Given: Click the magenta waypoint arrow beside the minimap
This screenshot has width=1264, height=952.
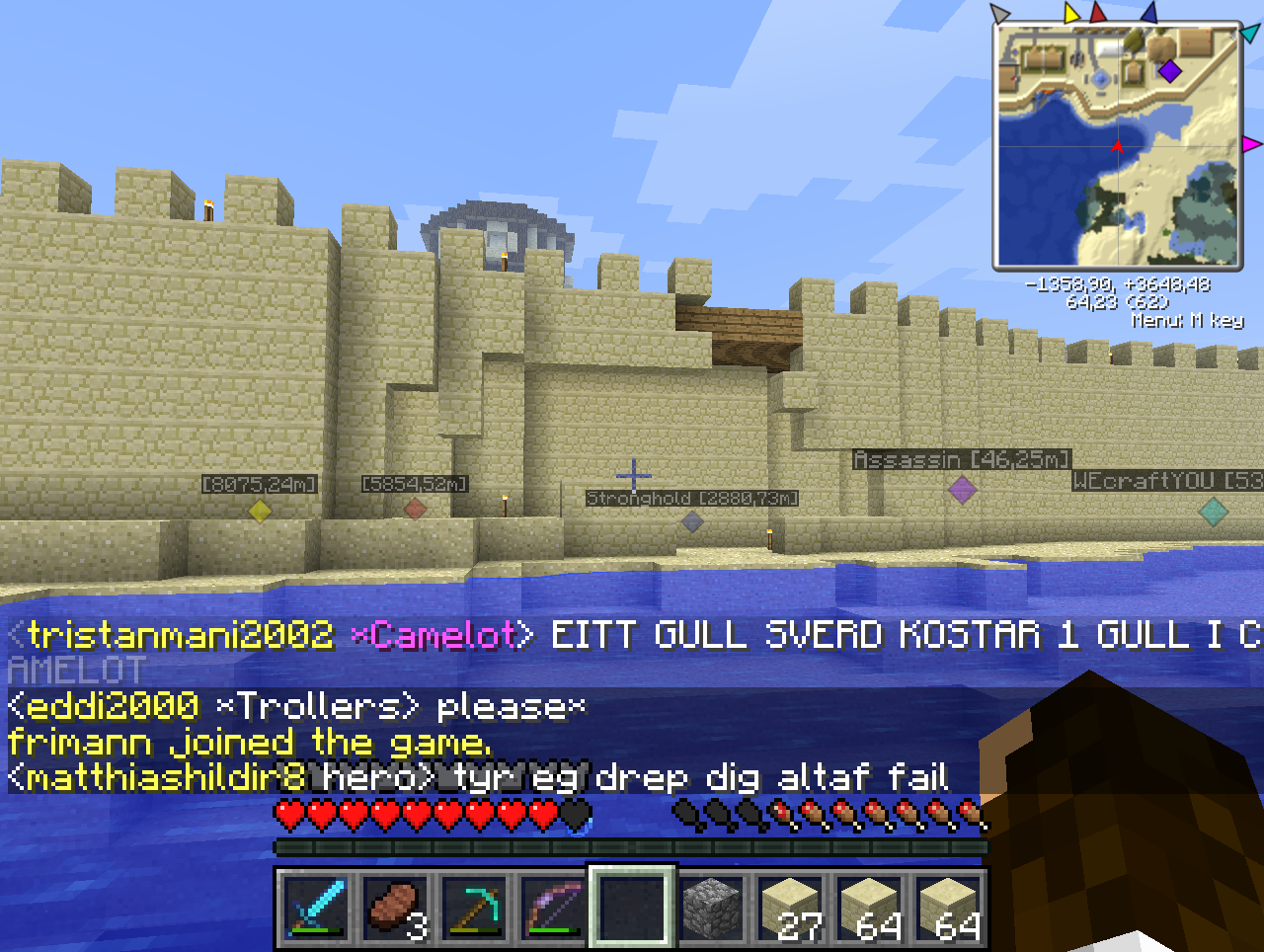Looking at the screenshot, I should 1251,144.
